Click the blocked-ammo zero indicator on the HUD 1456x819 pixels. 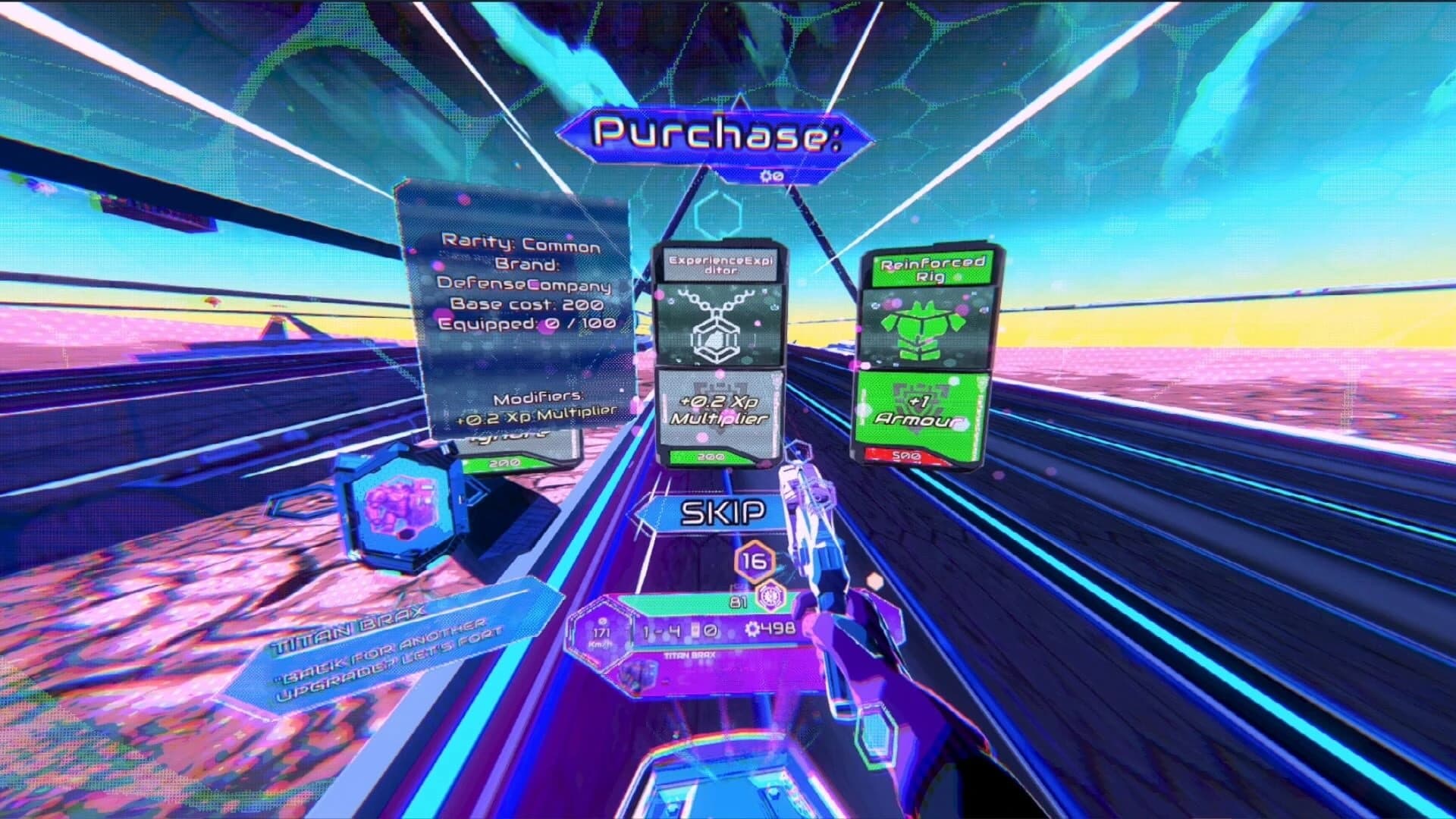coord(711,632)
